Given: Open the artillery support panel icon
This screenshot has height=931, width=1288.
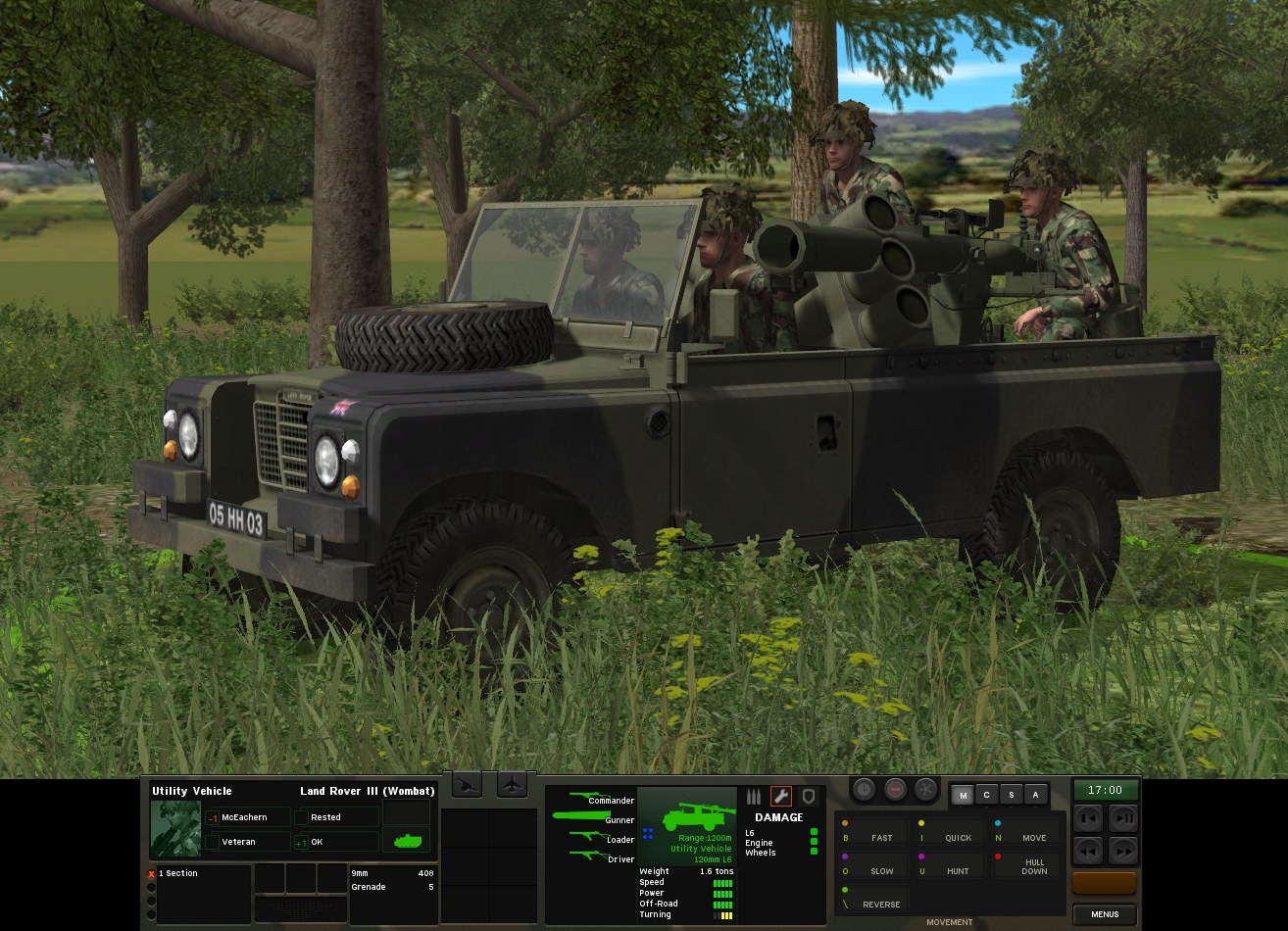Looking at the screenshot, I should (468, 785).
